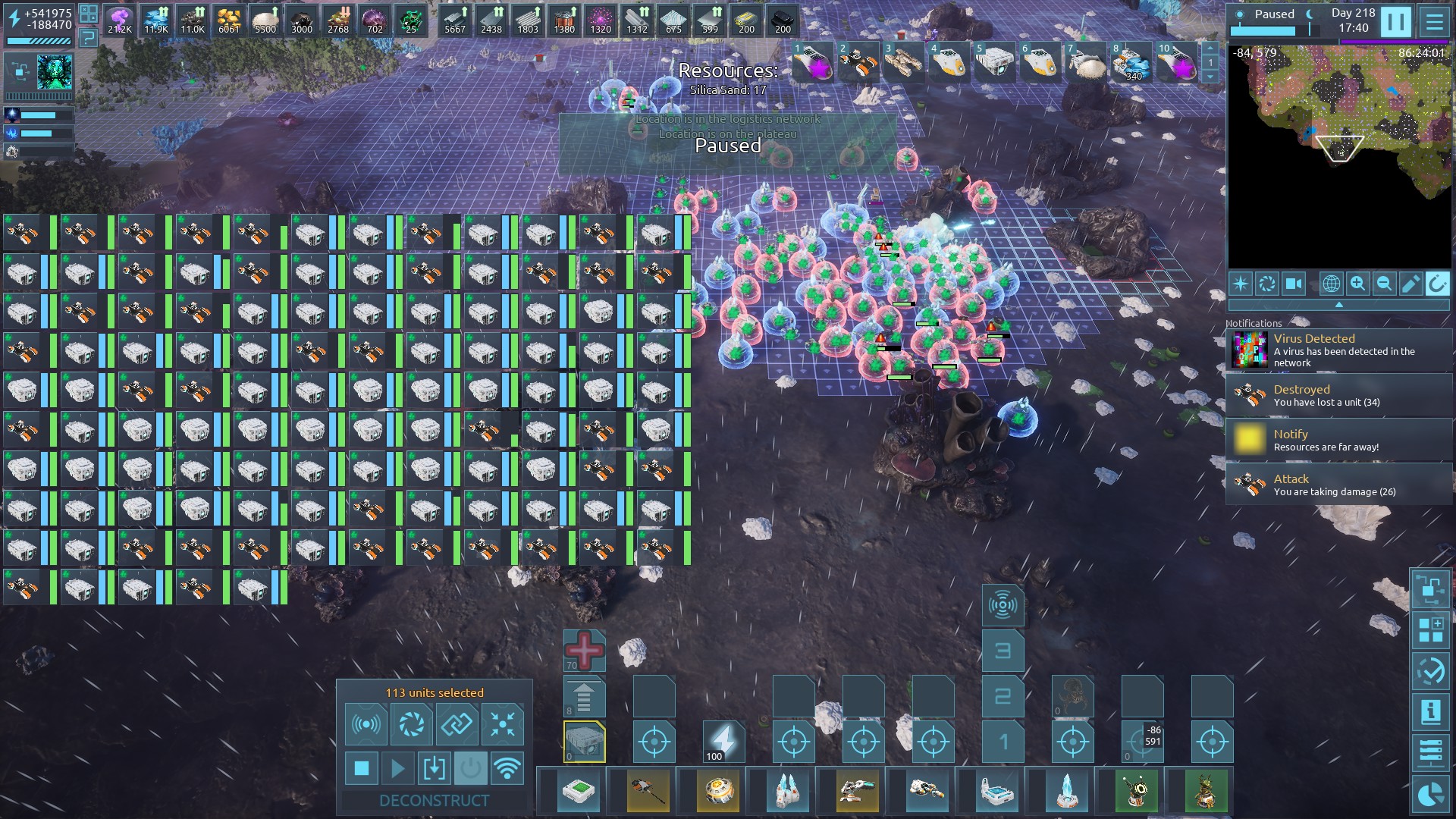The height and width of the screenshot is (819, 1456).
Task: Select the minimap pencil draw tool
Action: pos(1410,284)
